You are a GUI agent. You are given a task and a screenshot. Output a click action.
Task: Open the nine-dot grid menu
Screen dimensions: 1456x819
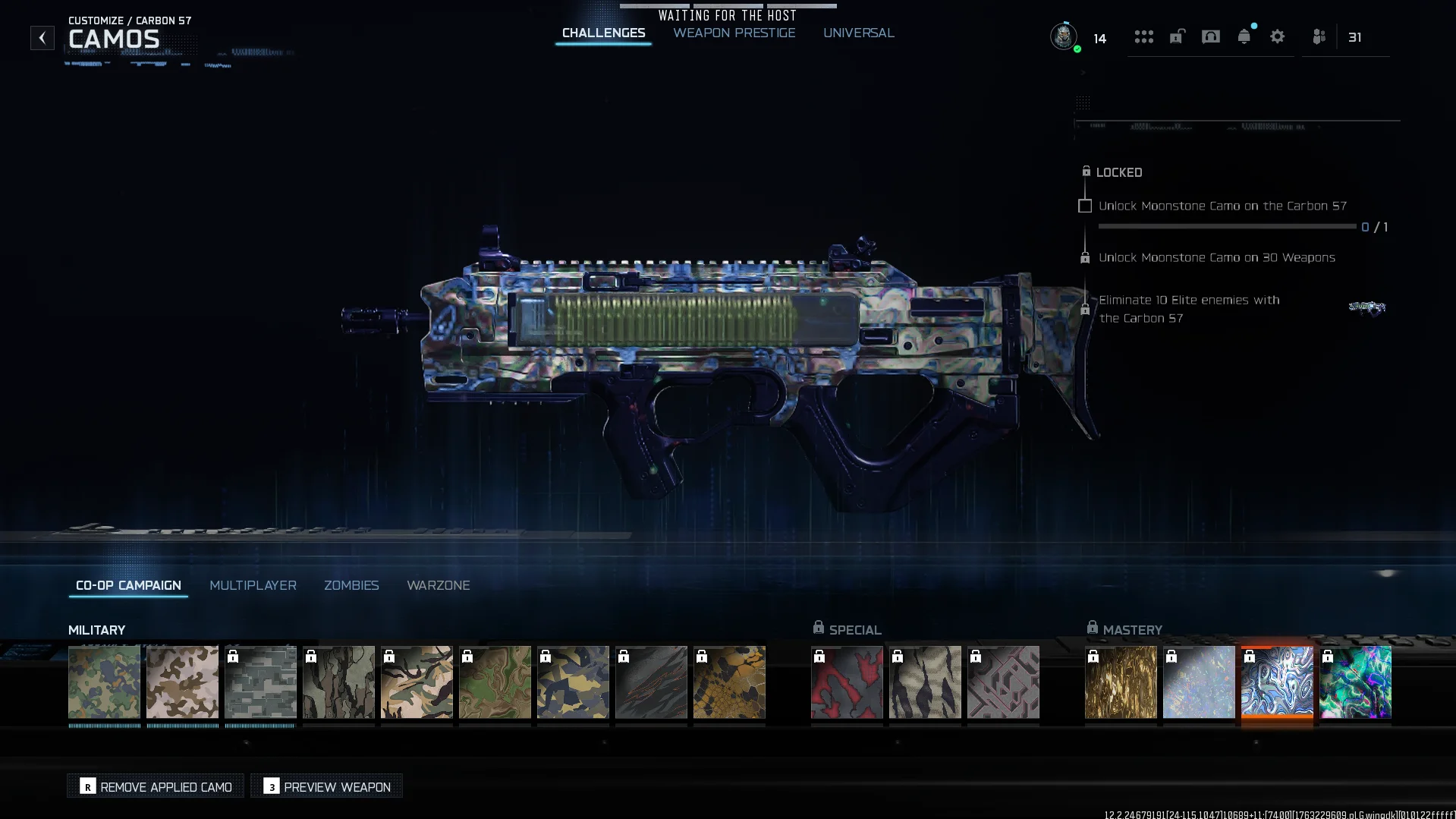pos(1143,36)
